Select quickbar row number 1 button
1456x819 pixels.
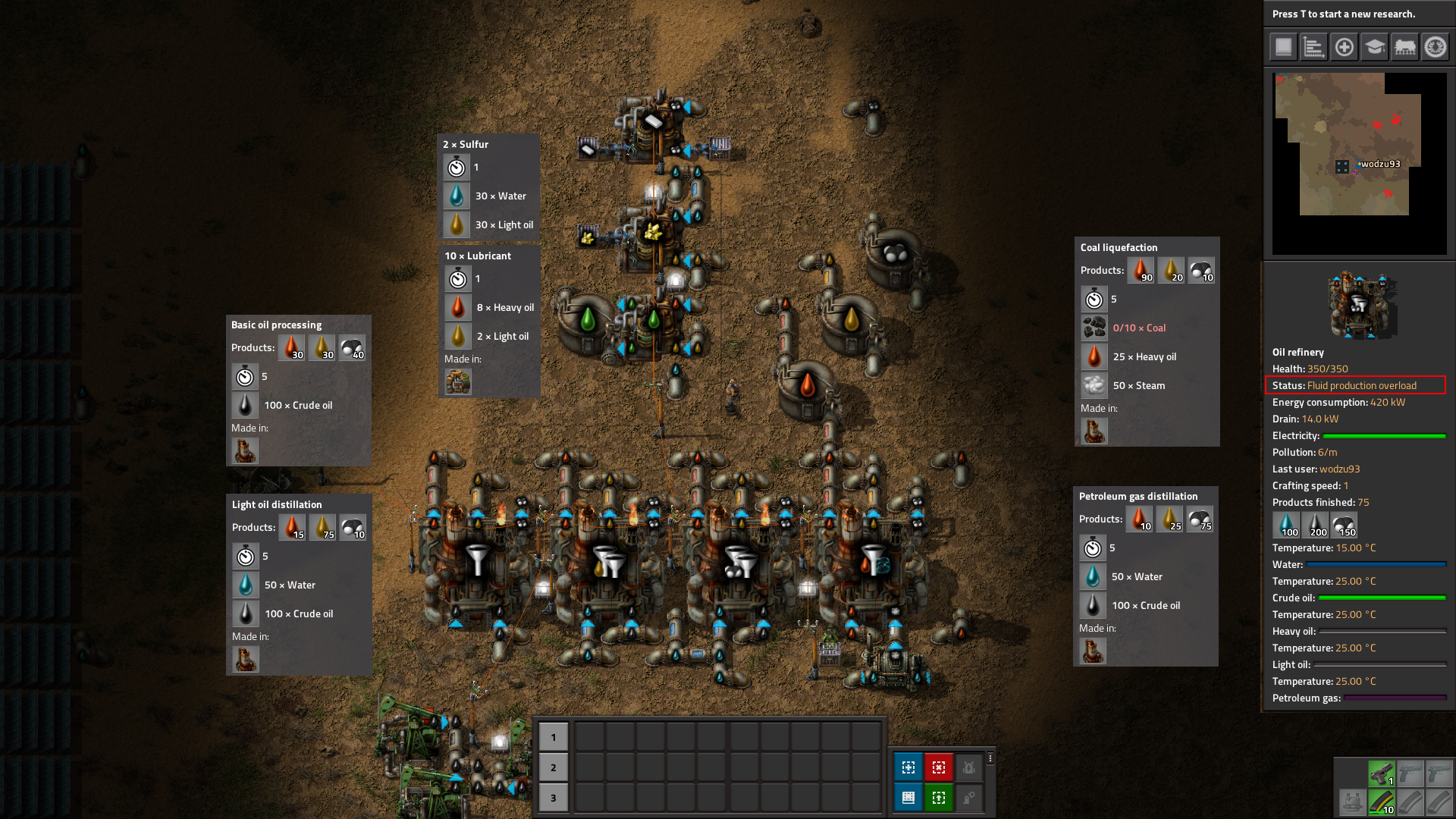[x=553, y=737]
